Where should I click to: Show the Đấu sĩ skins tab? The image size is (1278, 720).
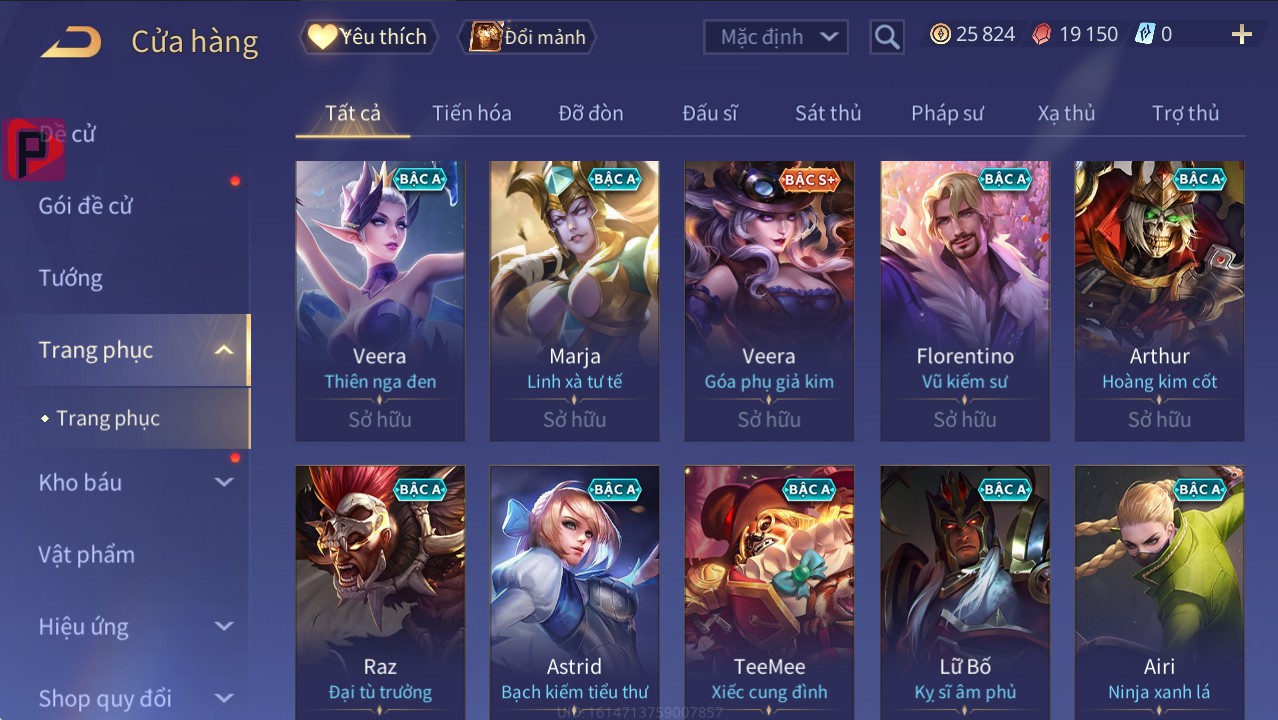709,113
